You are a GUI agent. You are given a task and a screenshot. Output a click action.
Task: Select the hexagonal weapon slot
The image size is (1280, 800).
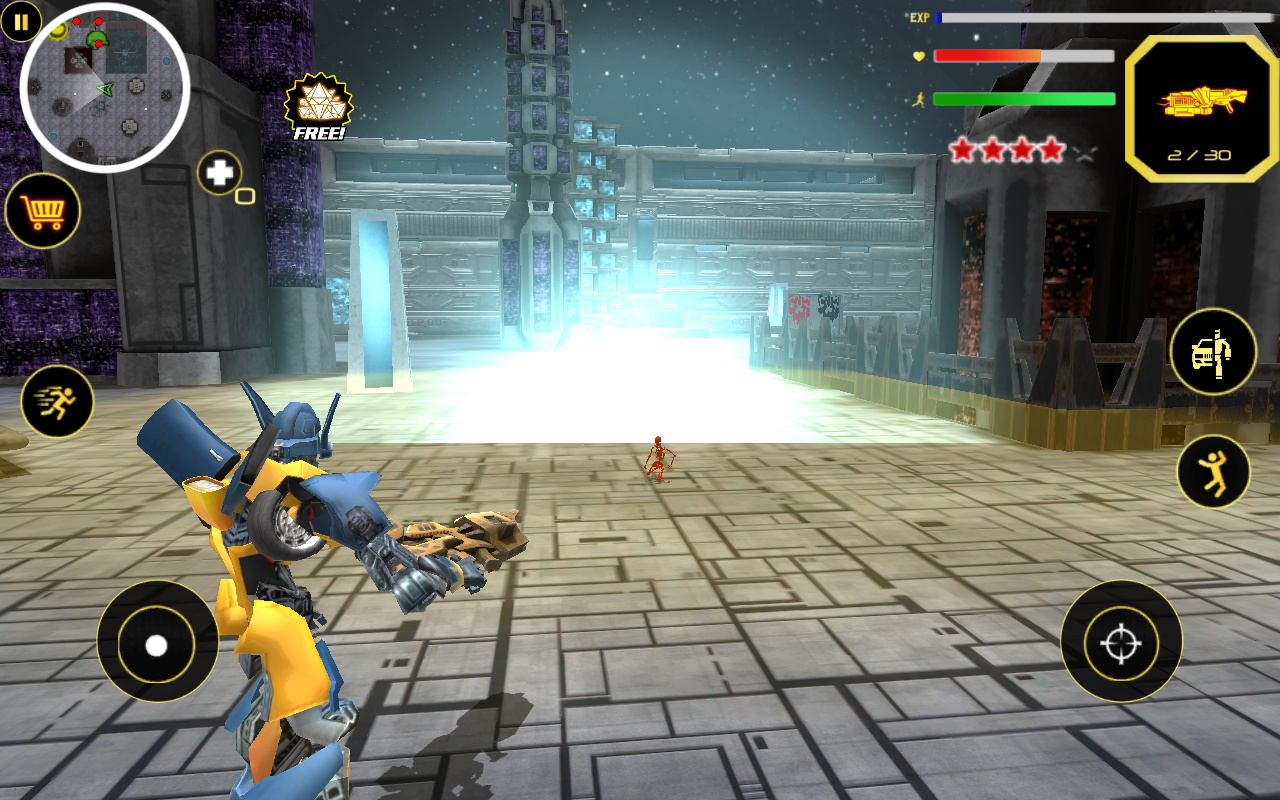tap(1202, 108)
